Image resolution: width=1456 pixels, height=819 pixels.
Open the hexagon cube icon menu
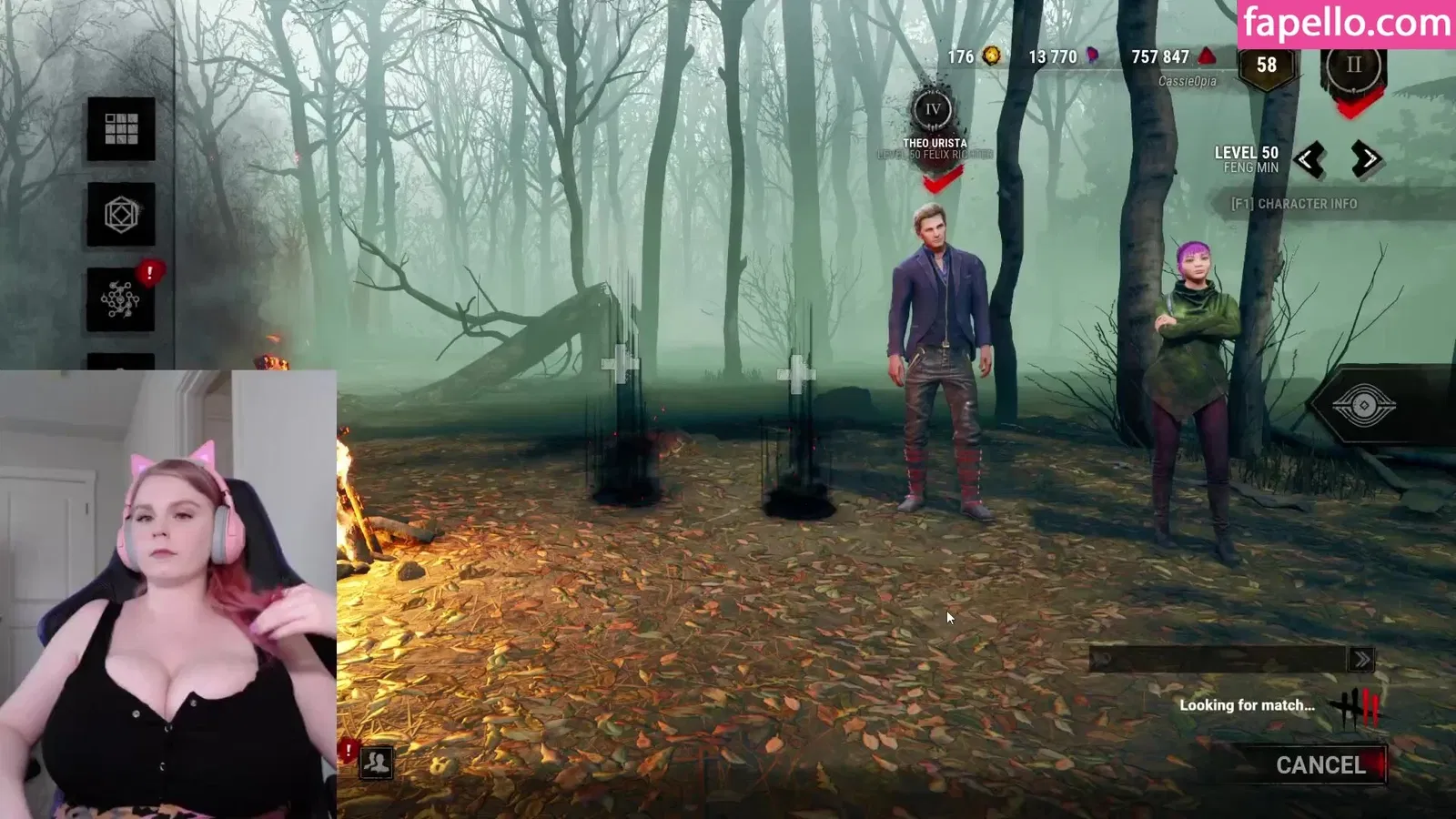click(121, 215)
